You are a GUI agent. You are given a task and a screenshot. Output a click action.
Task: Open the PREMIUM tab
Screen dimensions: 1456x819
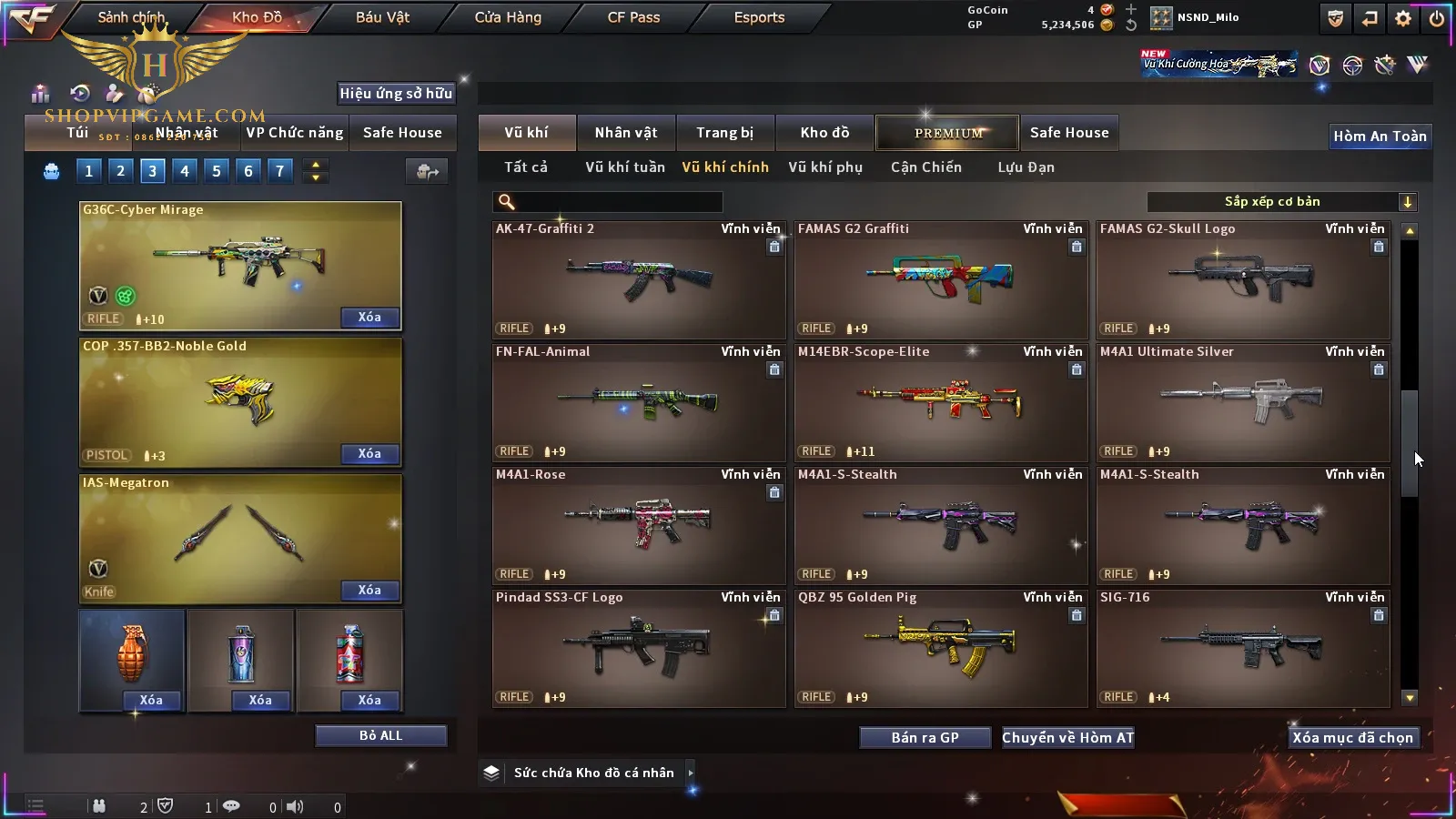[x=948, y=133]
